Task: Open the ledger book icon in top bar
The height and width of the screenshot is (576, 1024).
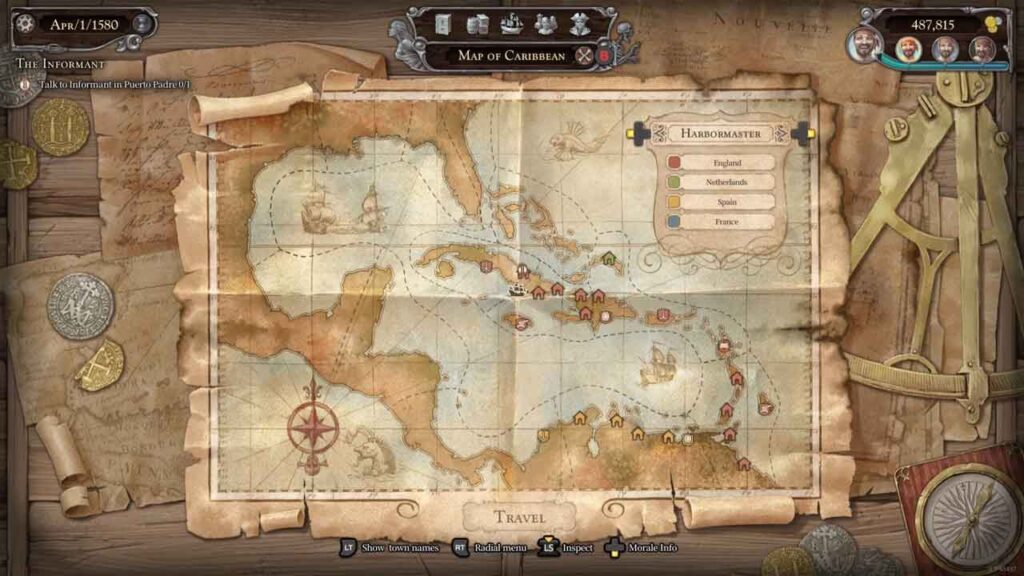Action: 443,24
